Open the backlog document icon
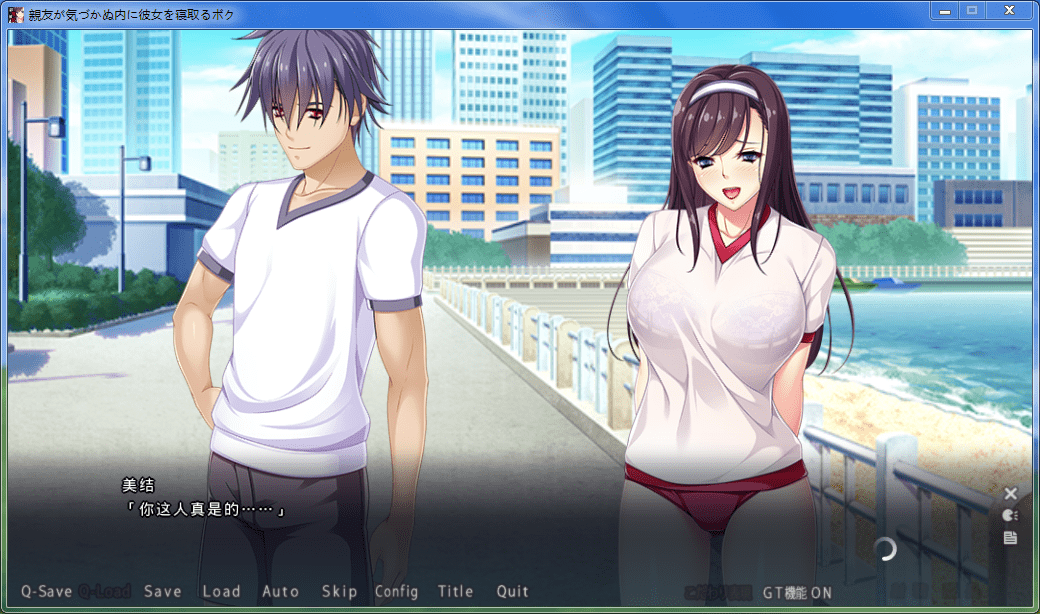The image size is (1040, 614). pos(1010,538)
